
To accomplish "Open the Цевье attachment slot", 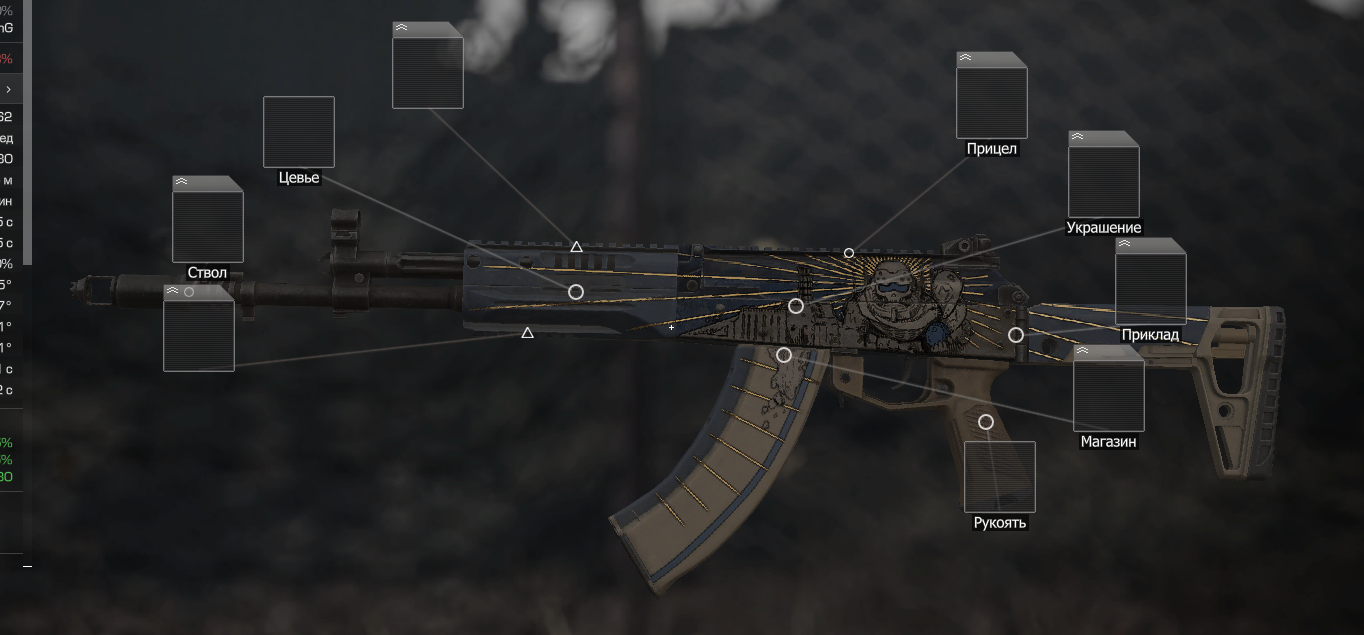I will click(298, 132).
